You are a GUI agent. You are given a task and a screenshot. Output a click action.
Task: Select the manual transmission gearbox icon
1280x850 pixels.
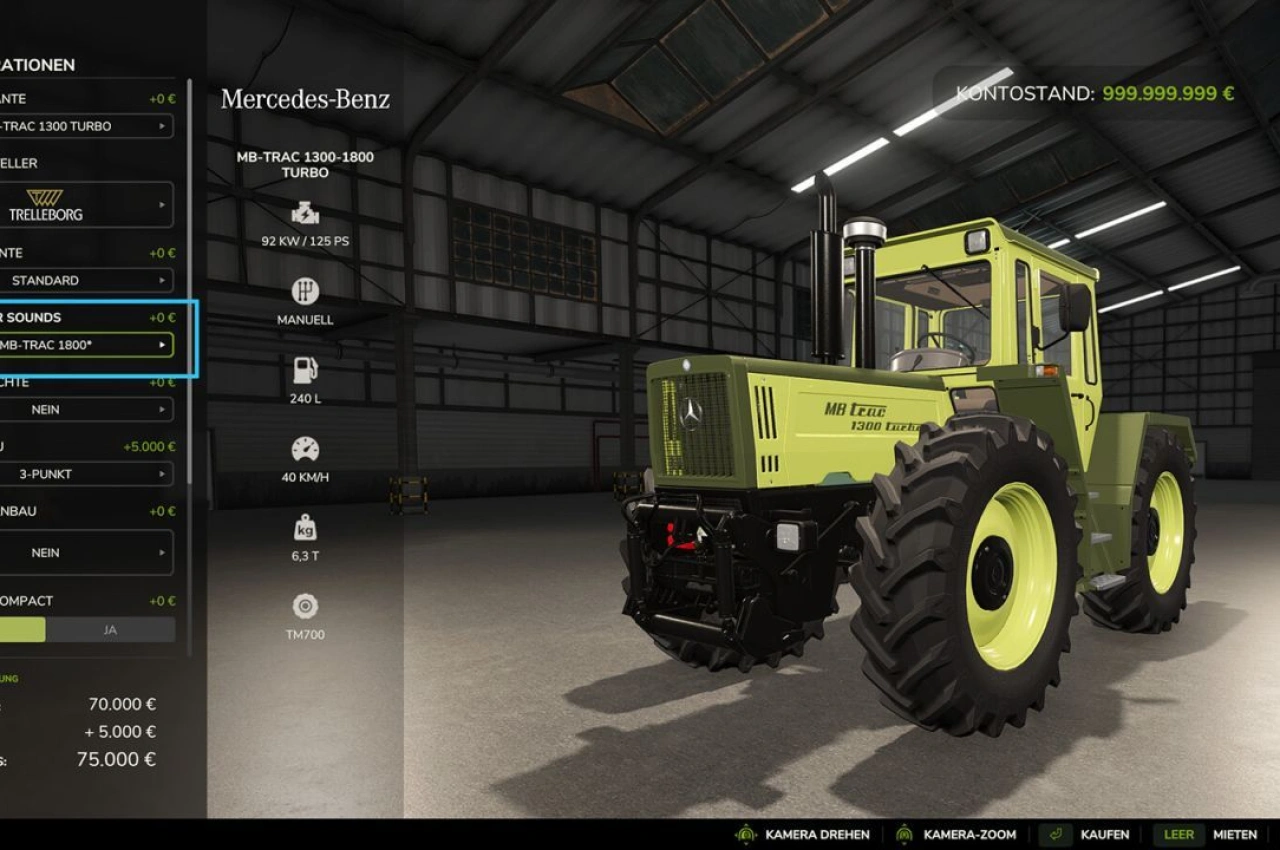click(x=305, y=293)
